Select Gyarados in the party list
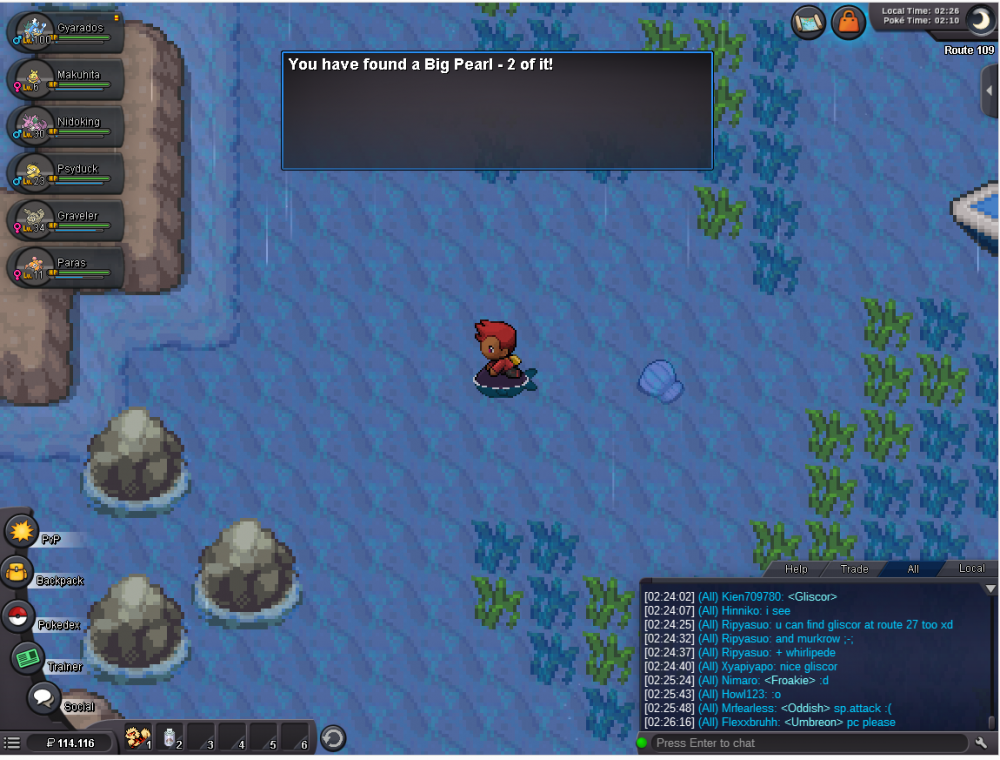Viewport: 1000px width, 760px height. tap(66, 33)
